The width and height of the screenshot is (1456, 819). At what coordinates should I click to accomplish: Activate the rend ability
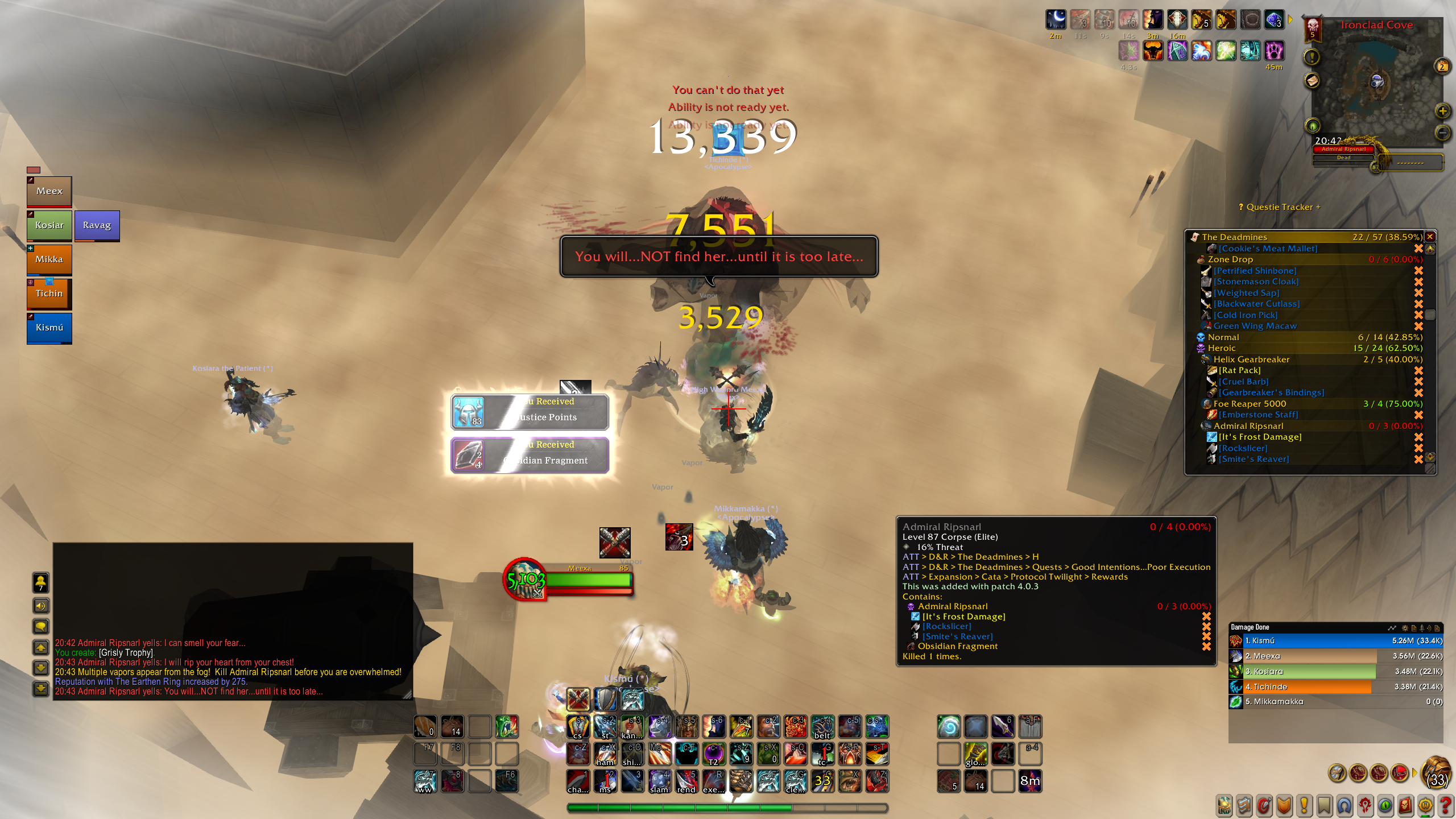[686, 781]
